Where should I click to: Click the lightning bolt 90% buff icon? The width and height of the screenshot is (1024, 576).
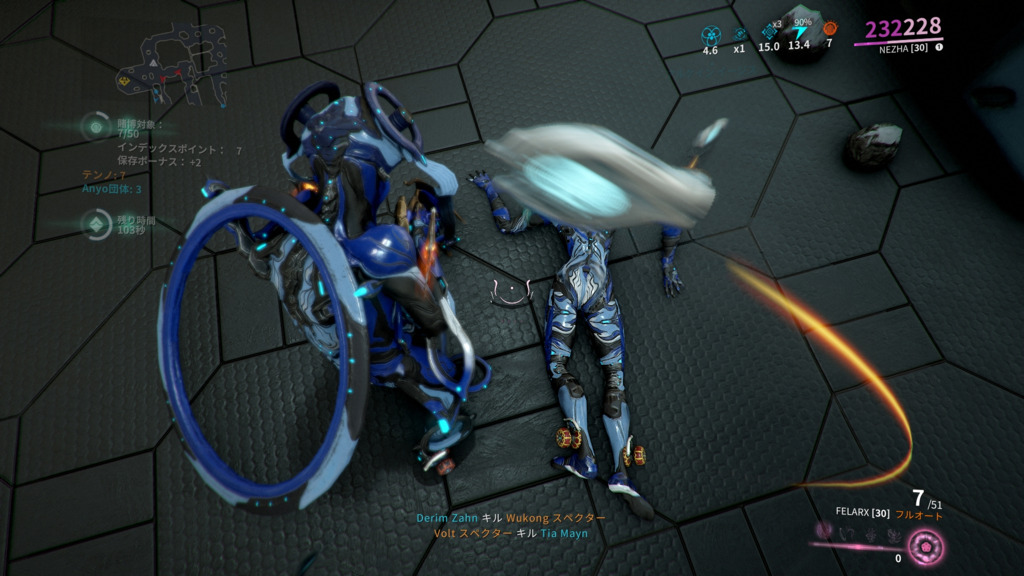(x=800, y=31)
